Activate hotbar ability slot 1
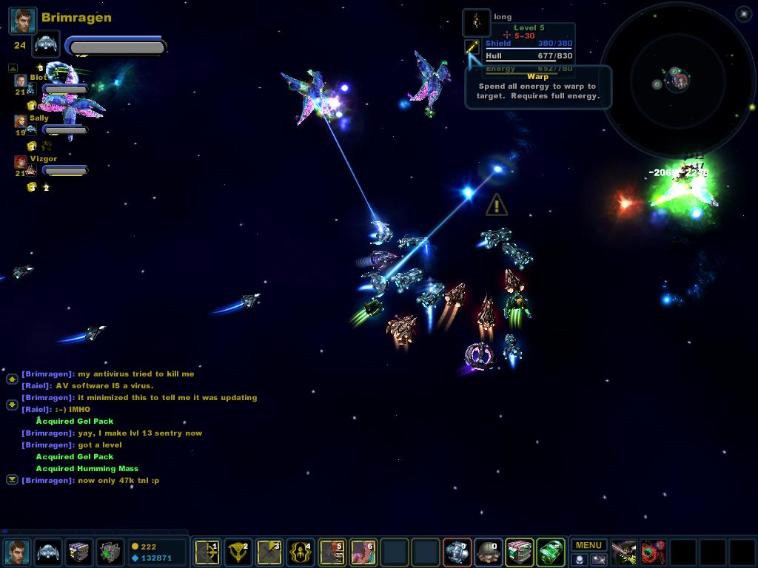The width and height of the screenshot is (758, 568). coord(208,552)
